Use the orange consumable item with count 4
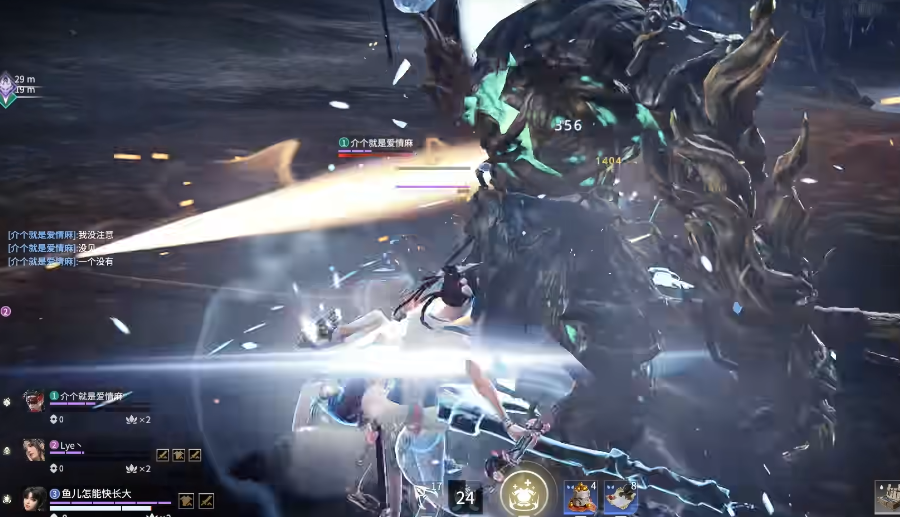The image size is (900, 517). [x=579, y=496]
